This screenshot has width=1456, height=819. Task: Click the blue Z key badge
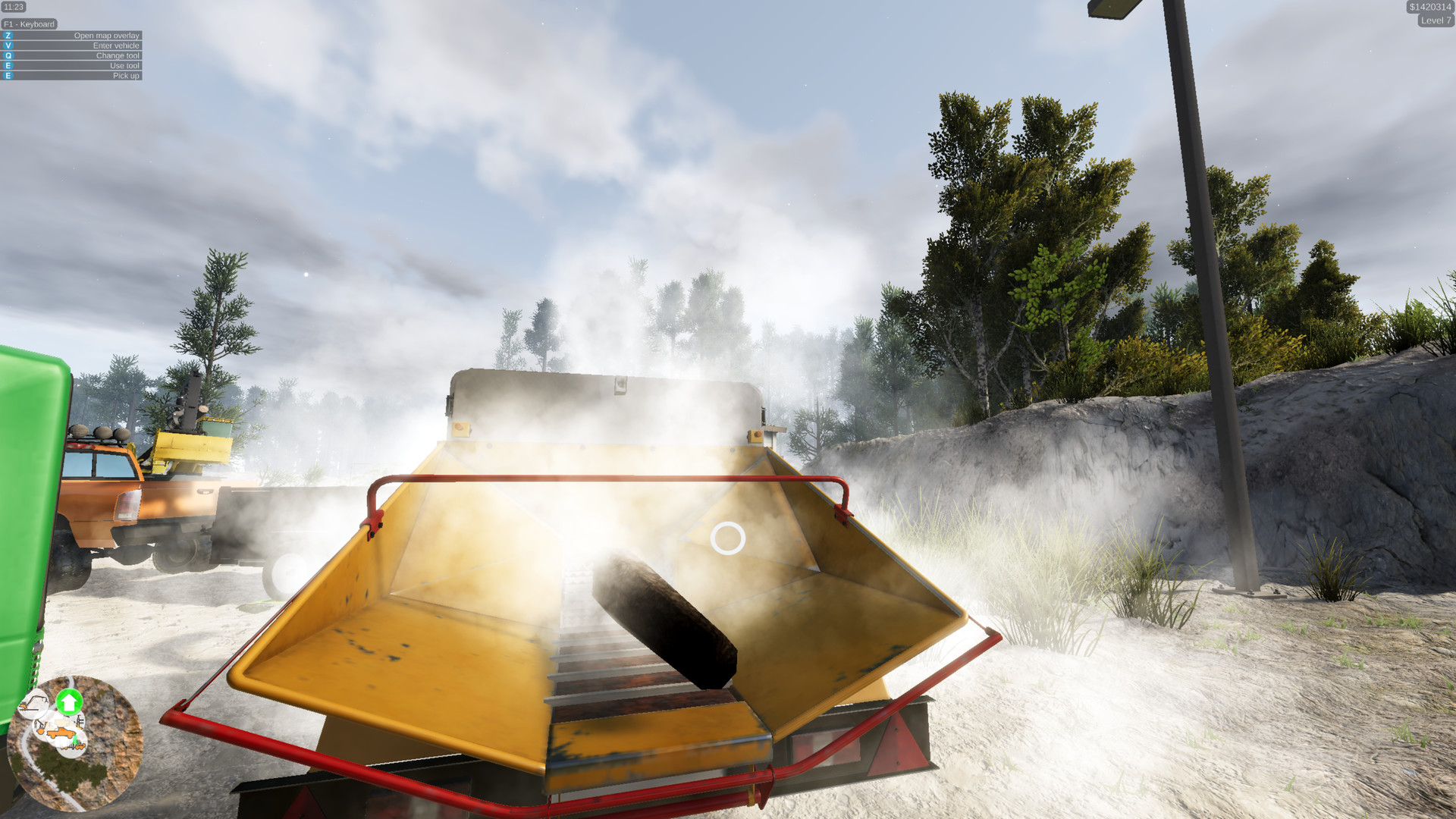pyautogui.click(x=8, y=35)
